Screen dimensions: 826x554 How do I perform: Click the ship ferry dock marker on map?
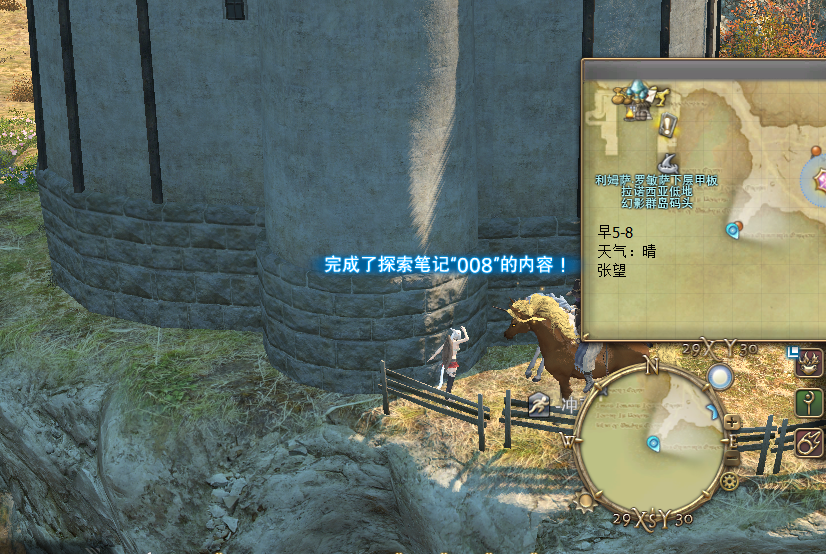tap(670, 163)
